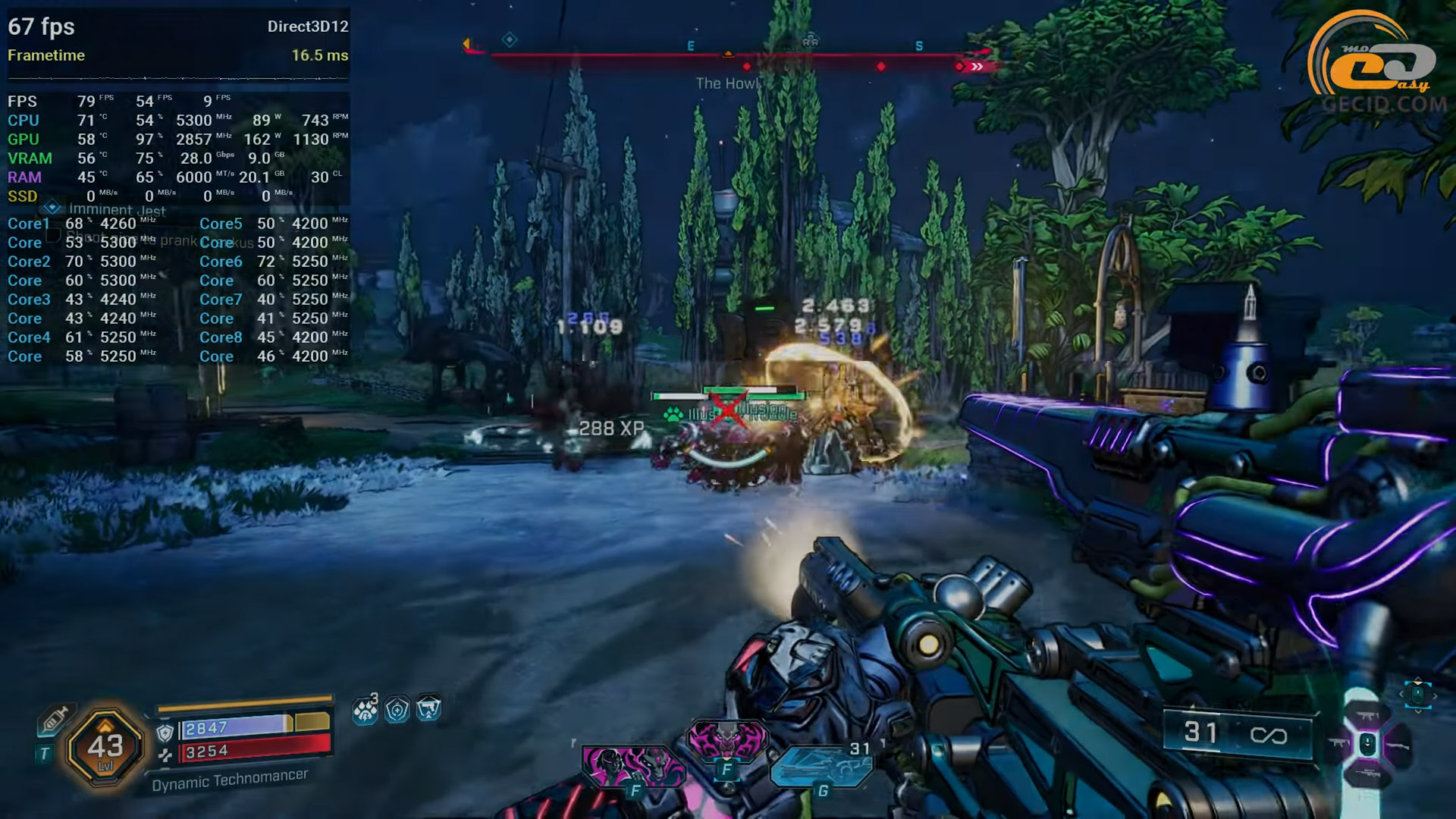This screenshot has width=1456, height=819.
Task: Inspect the paw-and-droplets buff icon
Action: (x=366, y=710)
